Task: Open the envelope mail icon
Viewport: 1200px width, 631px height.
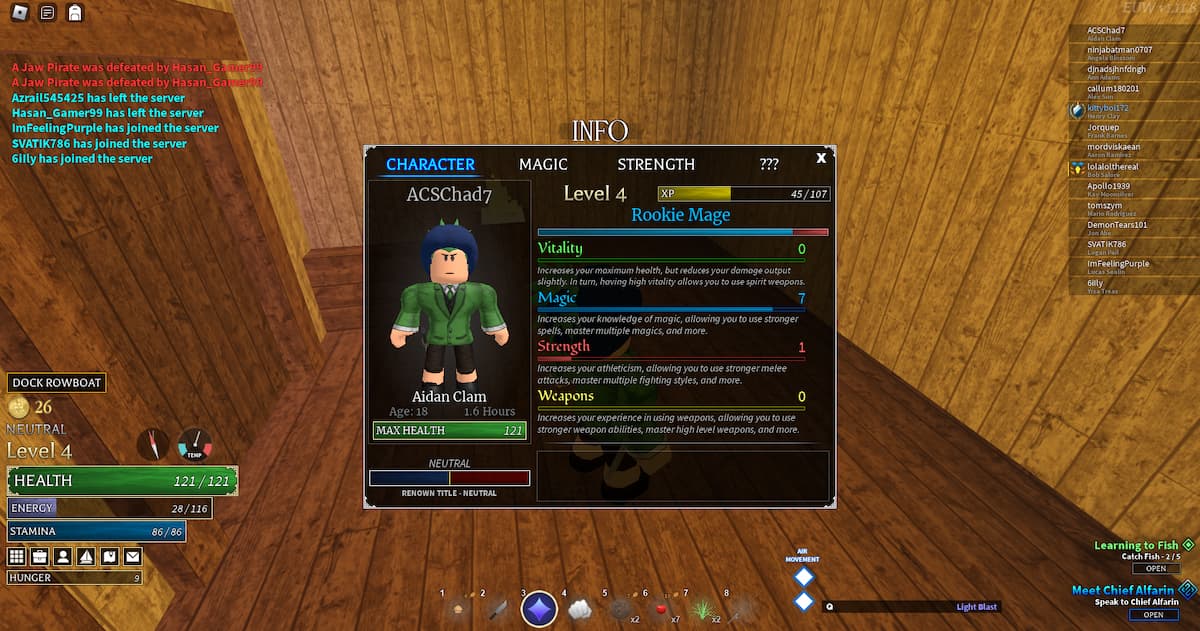Action: 132,556
